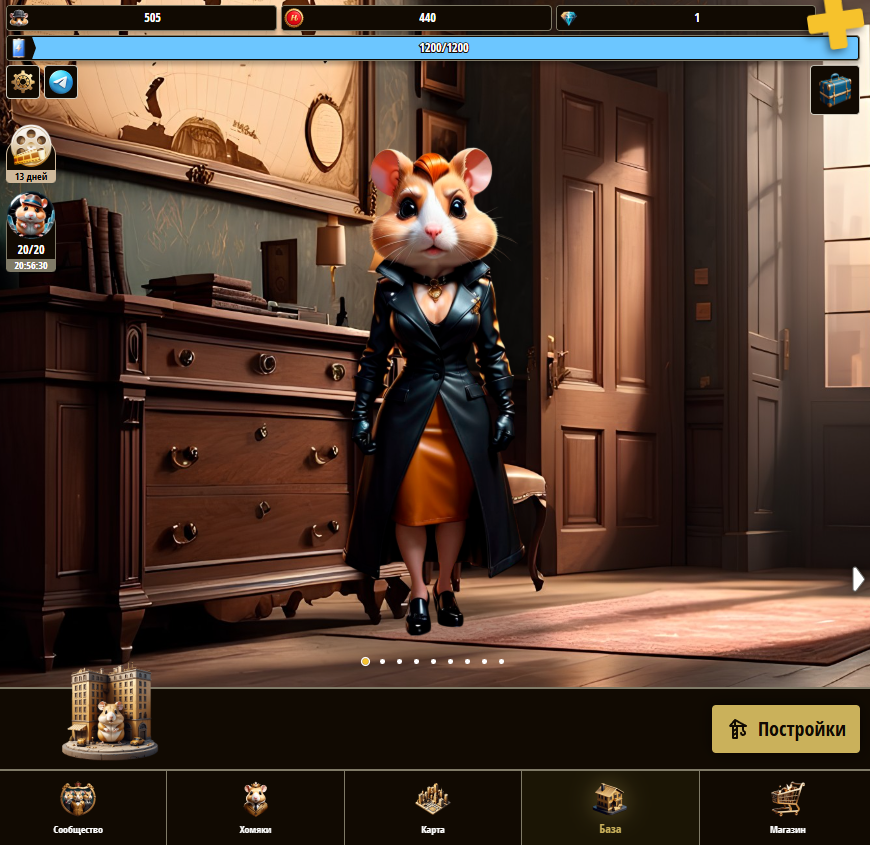Viewport: 870px width, 845px height.
Task: Open the blue suitcase icon
Action: click(834, 90)
